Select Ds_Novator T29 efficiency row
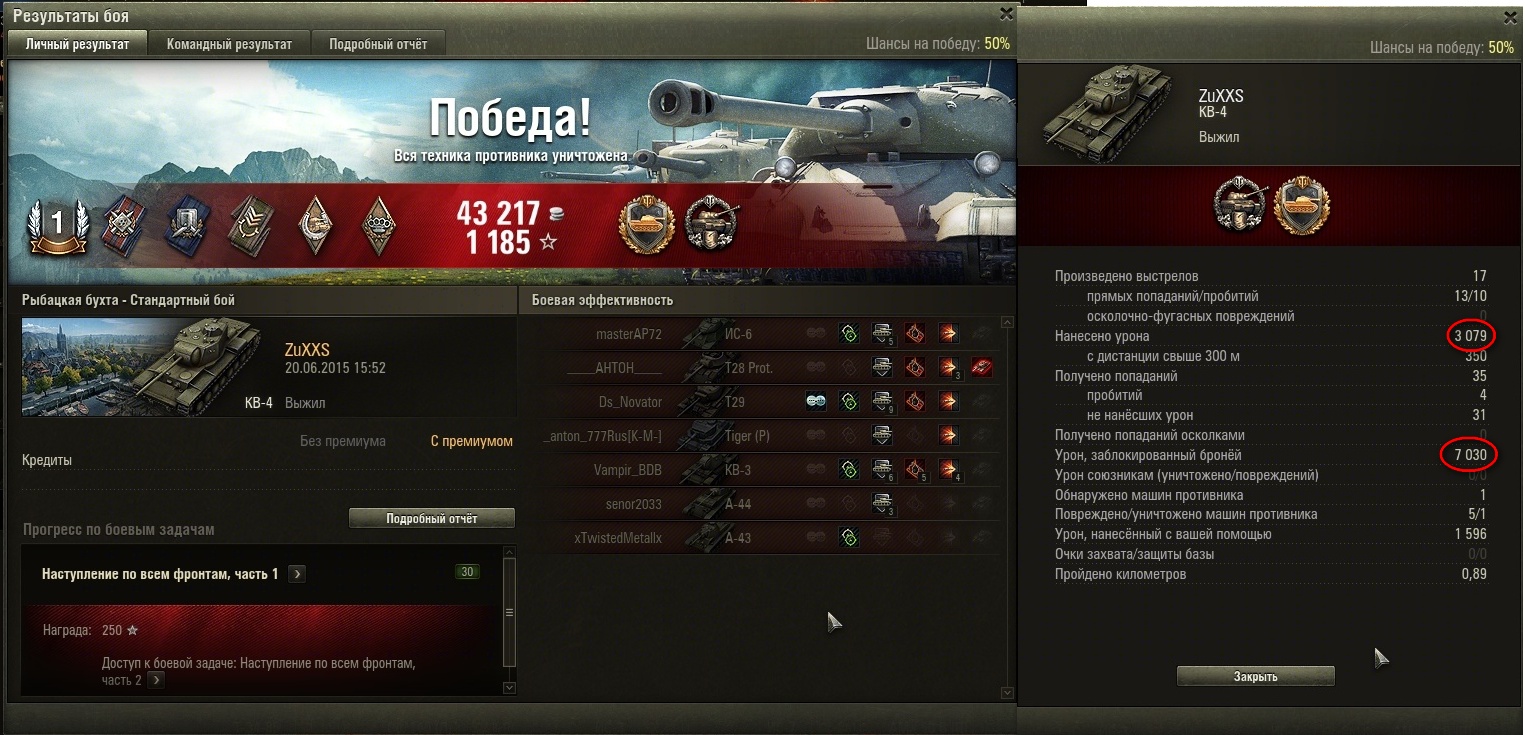The image size is (1525, 735). 760,402
